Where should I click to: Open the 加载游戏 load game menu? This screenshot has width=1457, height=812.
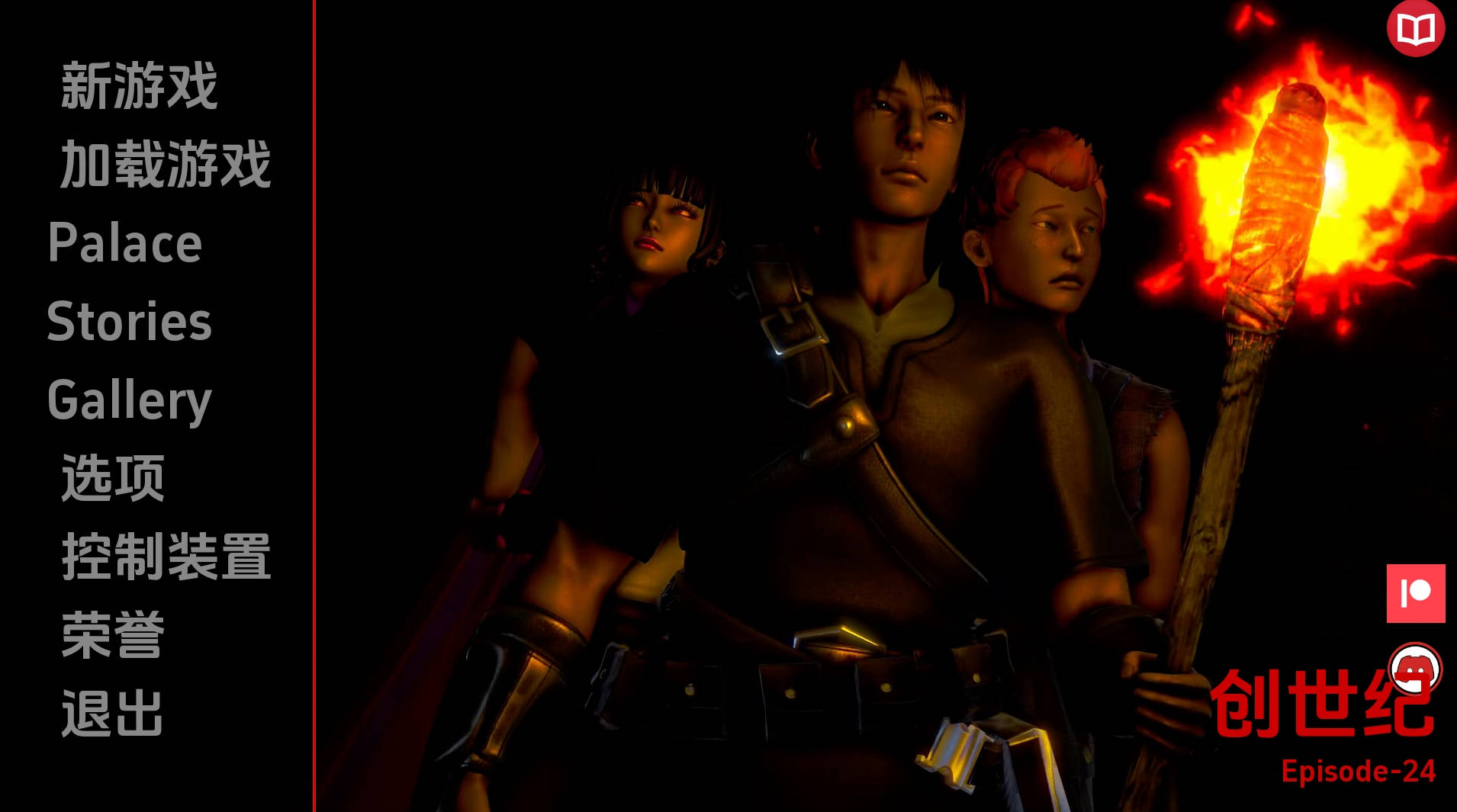166,165
